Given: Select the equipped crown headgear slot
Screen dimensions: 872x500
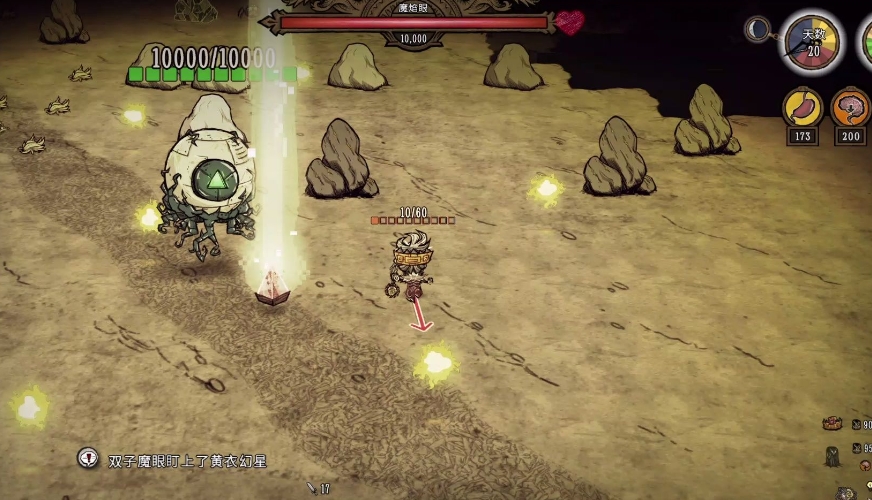Looking at the screenshot, I should pos(831,424).
